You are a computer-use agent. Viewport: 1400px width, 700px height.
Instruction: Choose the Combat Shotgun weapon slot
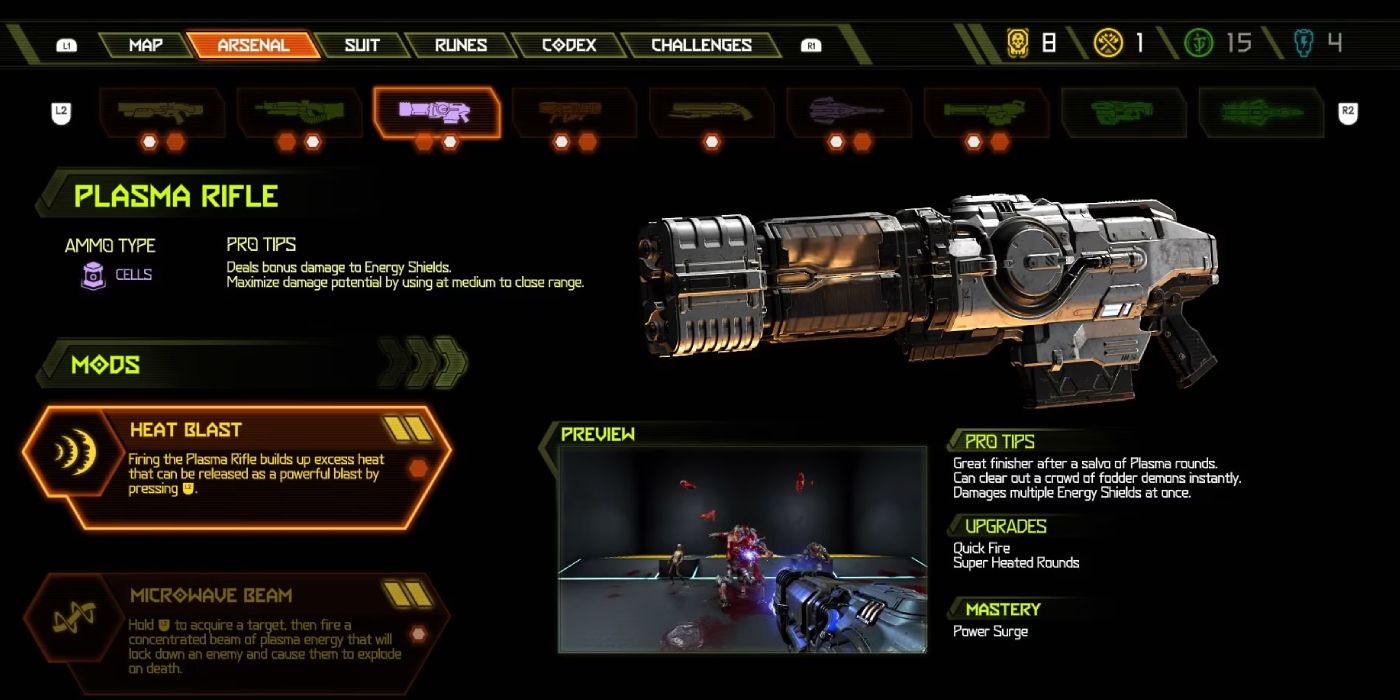click(161, 111)
